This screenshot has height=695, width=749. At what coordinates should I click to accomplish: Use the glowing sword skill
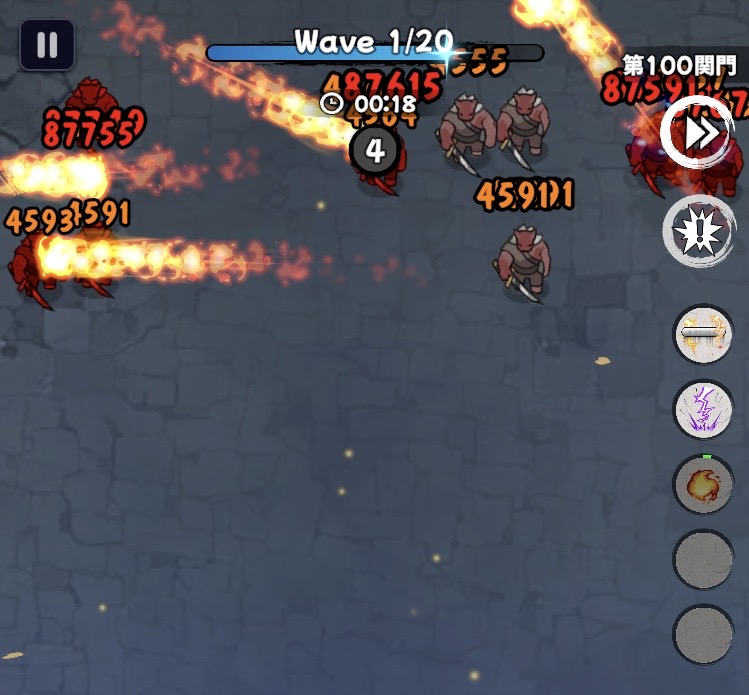pos(703,334)
